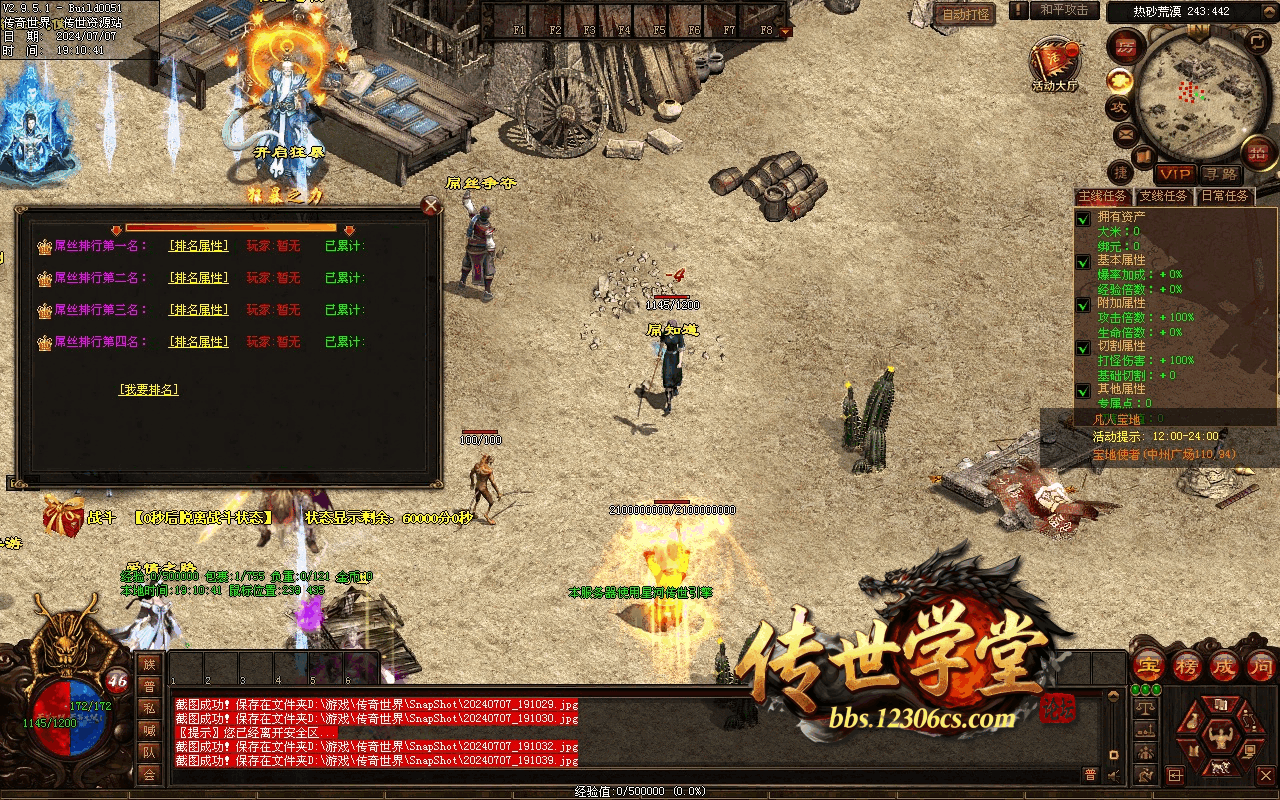Toggle the 自动打怪 auto-fight button
Image resolution: width=1280 pixels, height=800 pixels.
point(966,14)
